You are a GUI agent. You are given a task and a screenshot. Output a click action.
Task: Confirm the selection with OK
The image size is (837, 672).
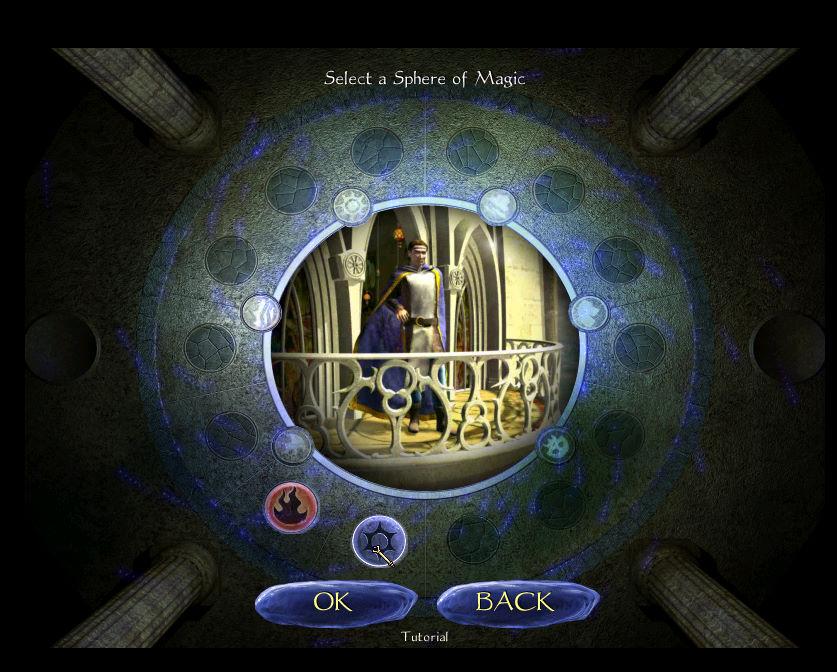click(334, 602)
